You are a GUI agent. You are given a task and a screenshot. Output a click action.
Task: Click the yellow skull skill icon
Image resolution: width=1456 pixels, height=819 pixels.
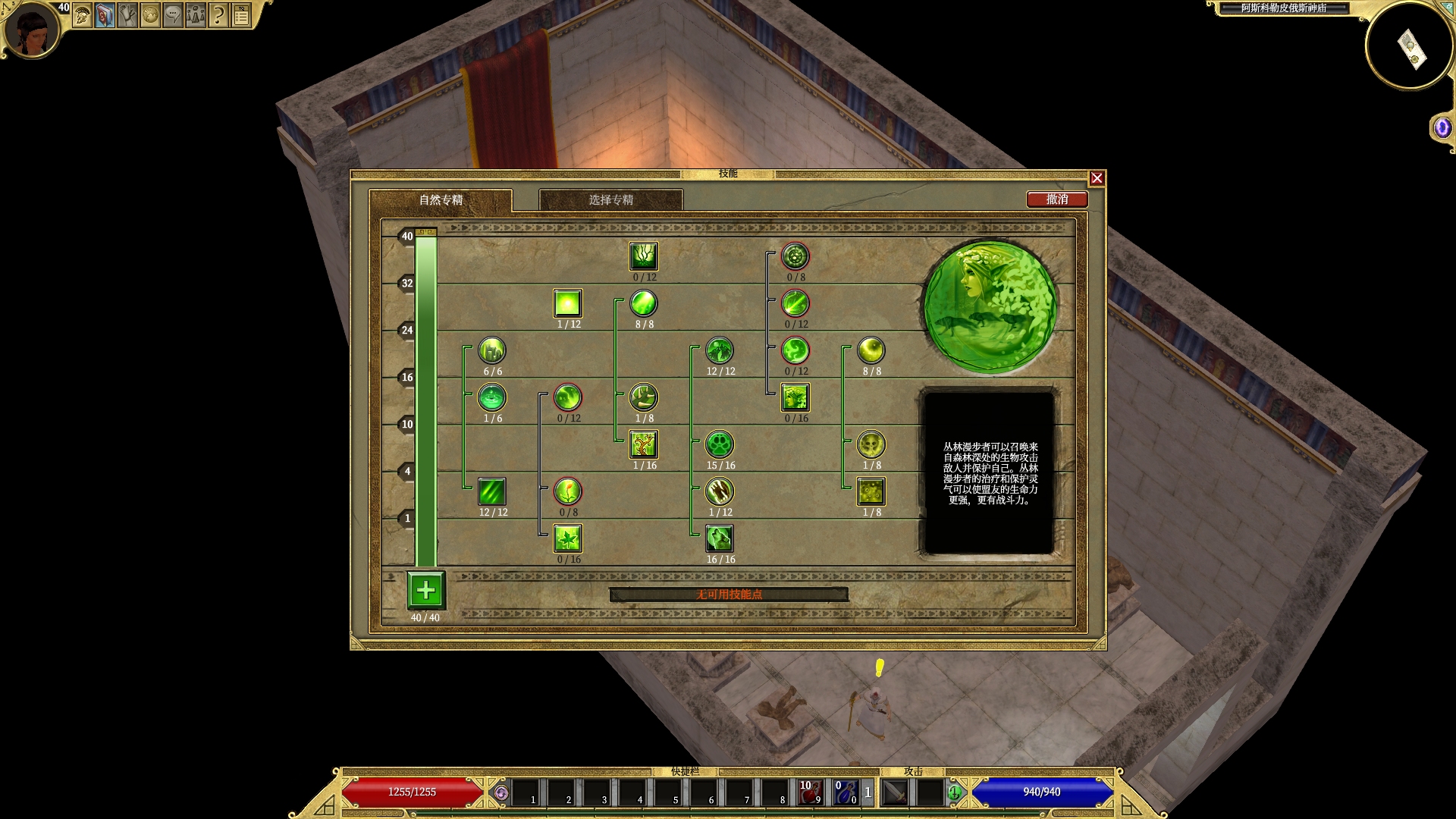coord(871,444)
